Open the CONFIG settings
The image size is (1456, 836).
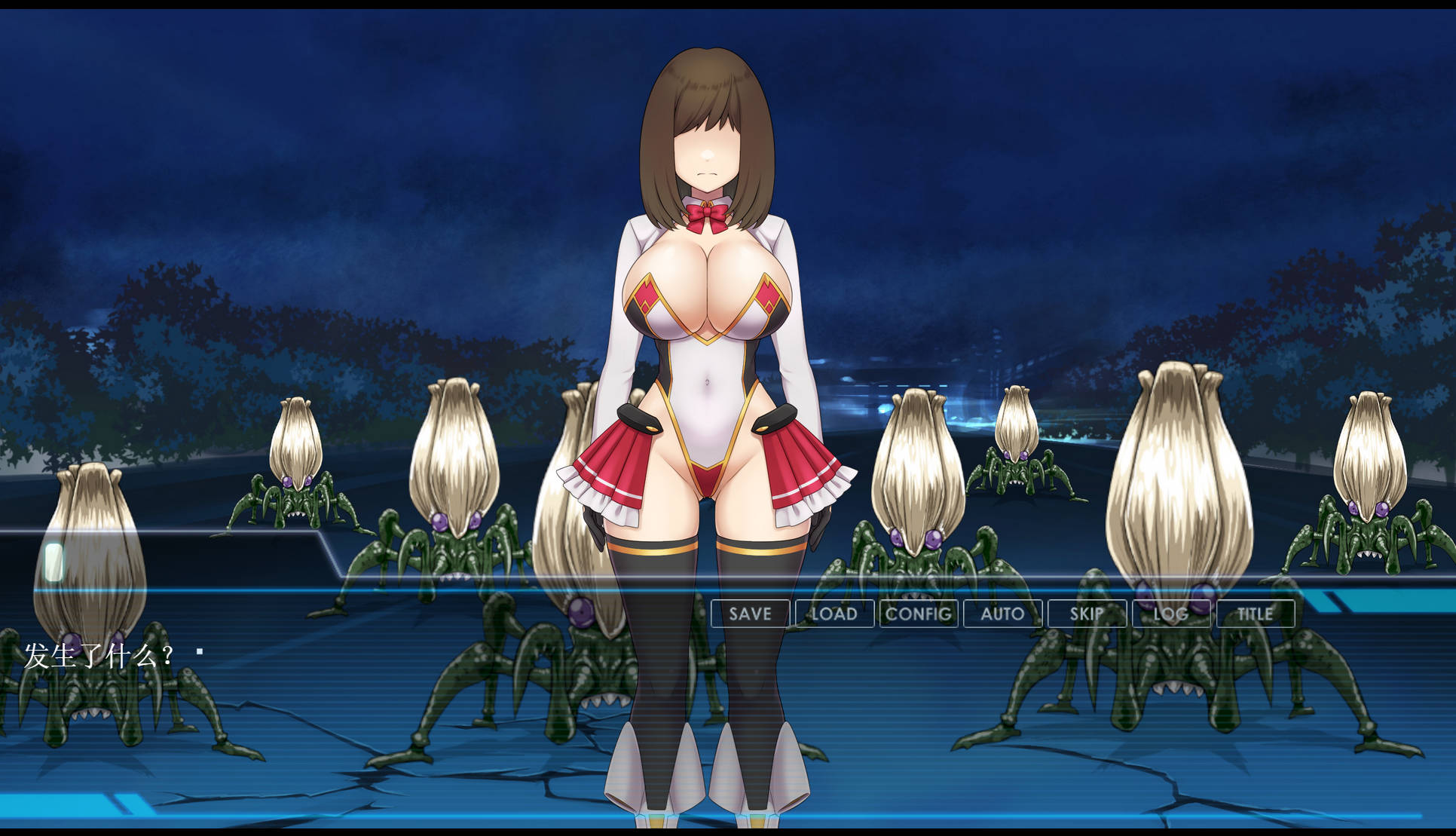click(919, 614)
